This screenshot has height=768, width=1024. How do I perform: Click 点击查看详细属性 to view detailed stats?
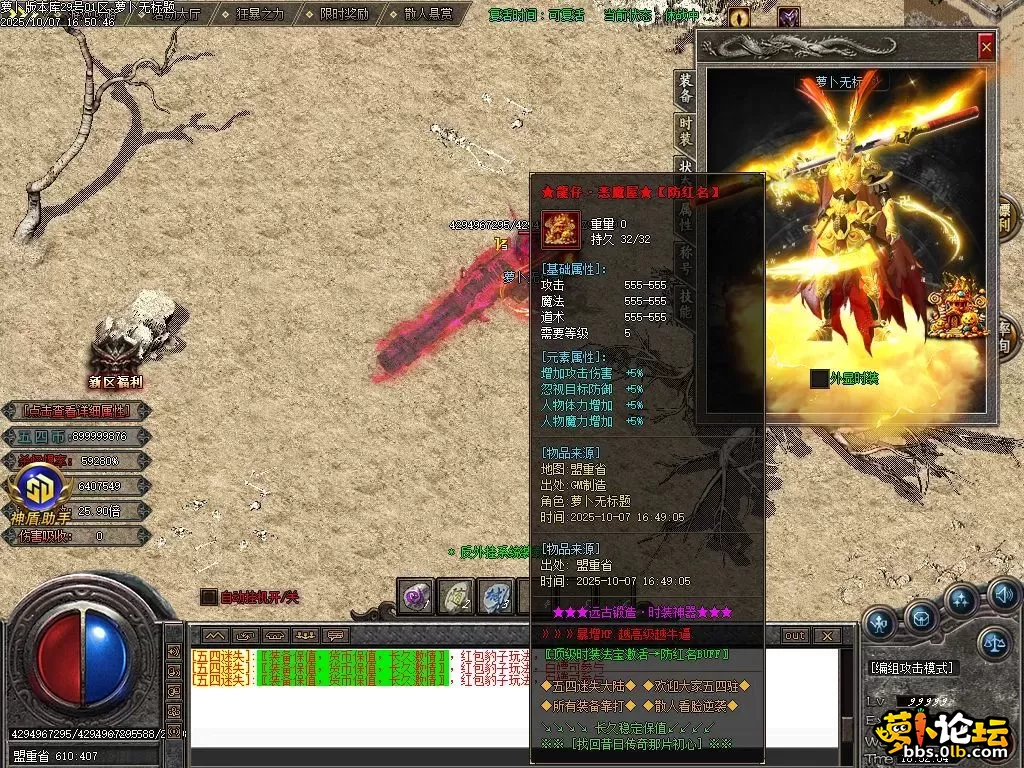77,411
